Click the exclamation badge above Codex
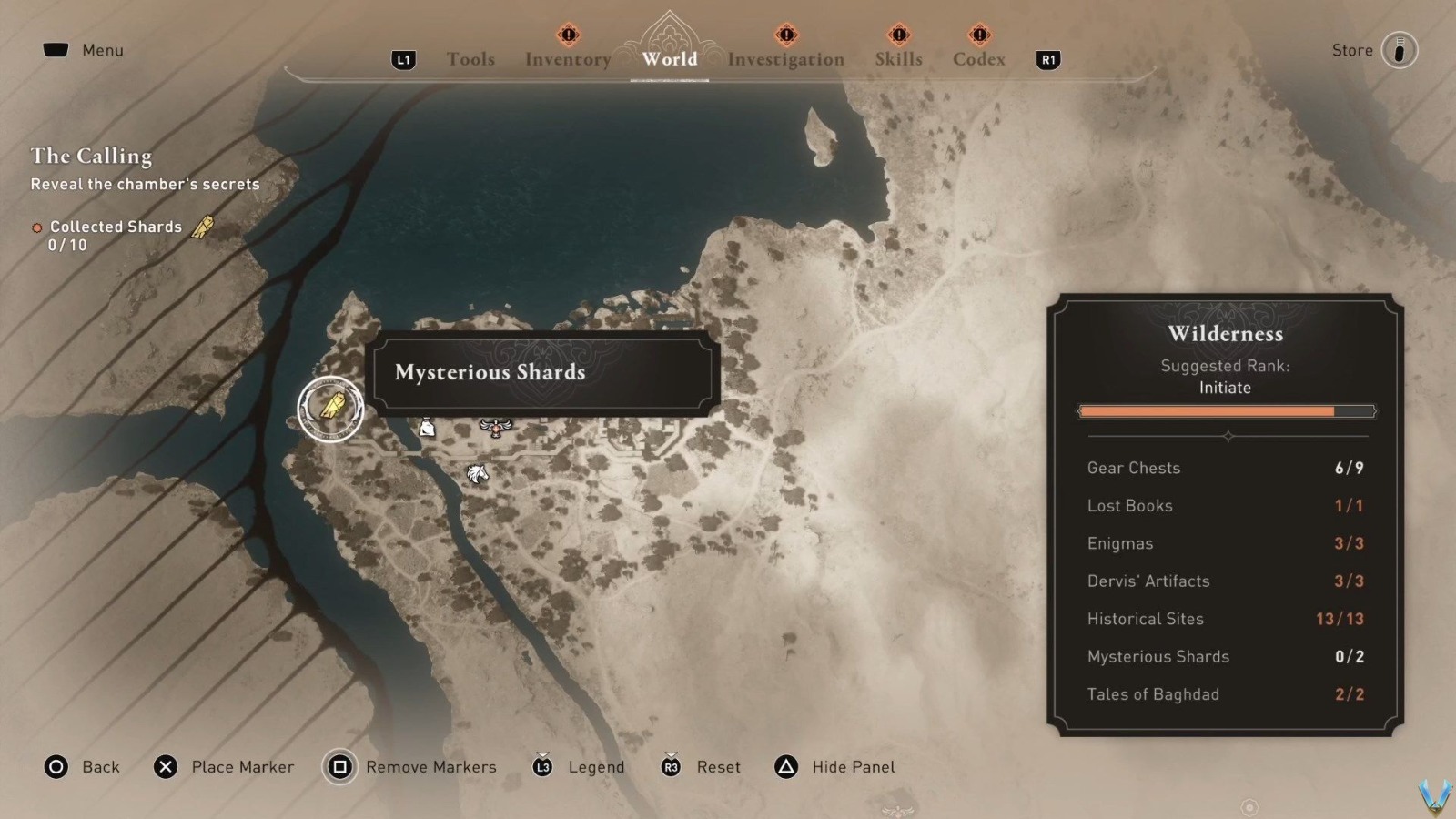Image resolution: width=1456 pixels, height=819 pixels. (979, 35)
